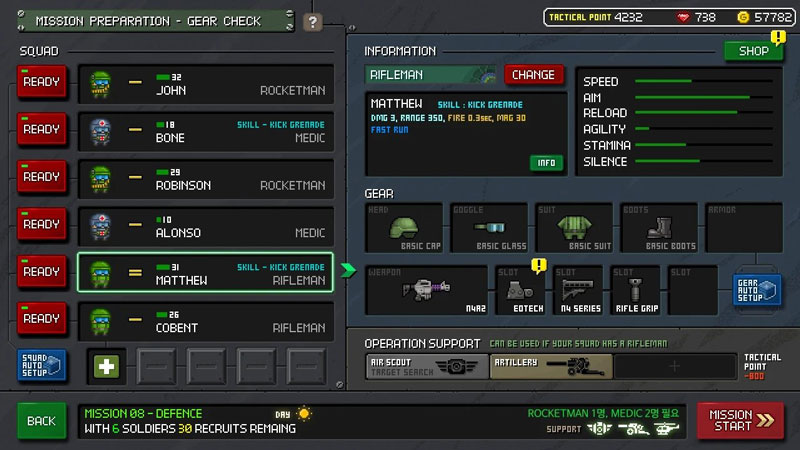Go back with the Back button
This screenshot has width=800, height=450.
pos(41,421)
